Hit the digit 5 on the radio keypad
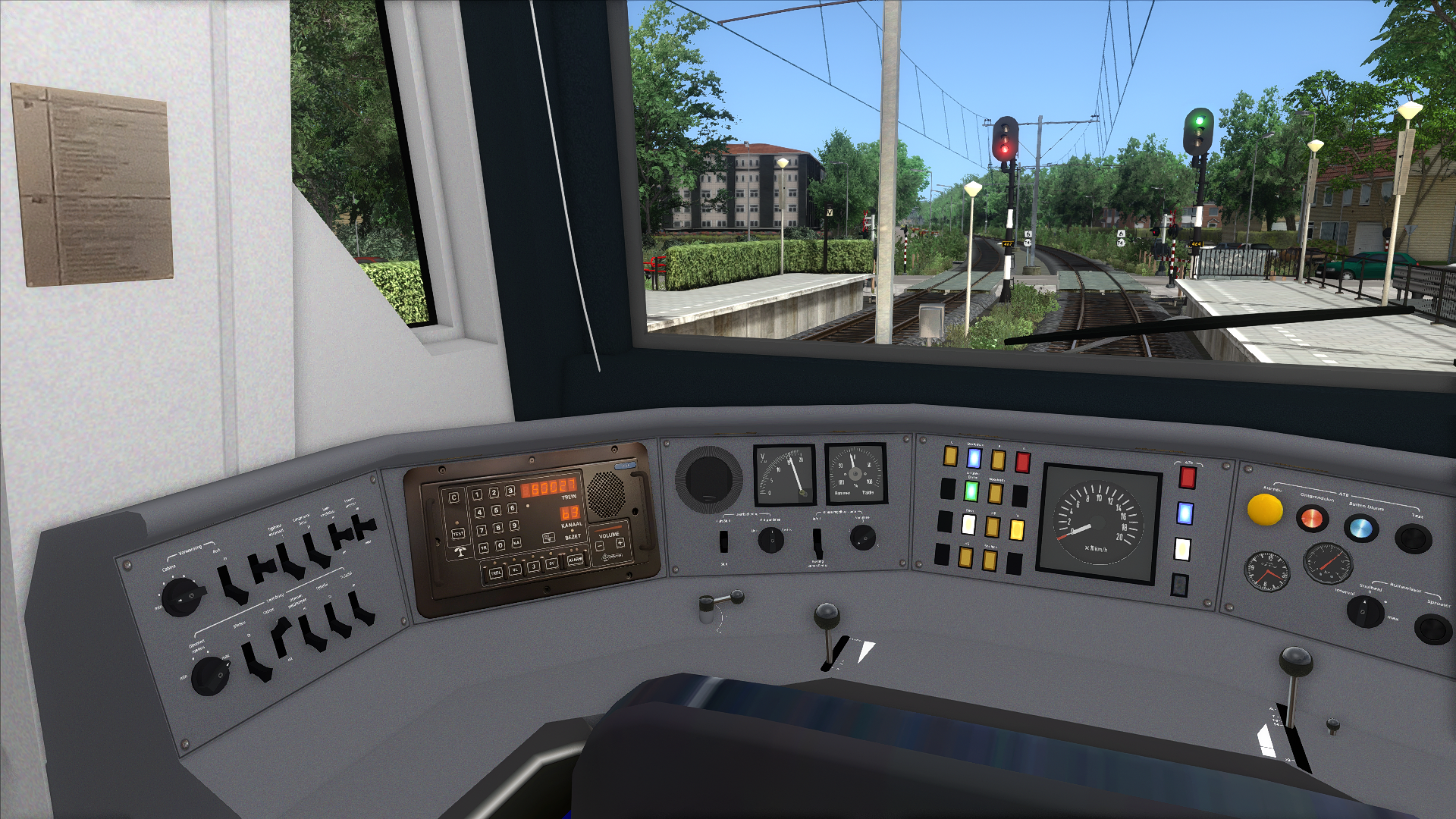This screenshot has height=819, width=1456. [496, 510]
